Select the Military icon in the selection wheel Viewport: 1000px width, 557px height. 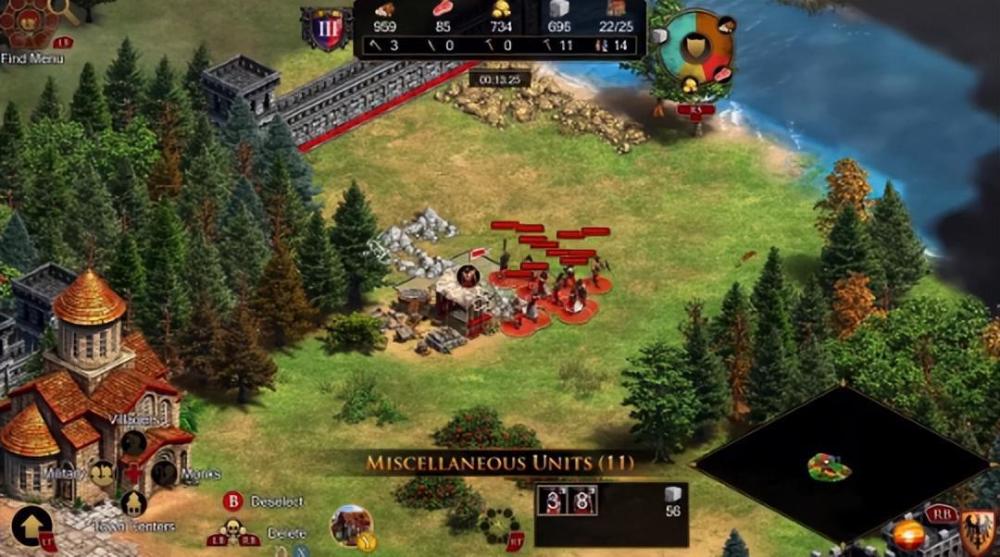click(101, 473)
